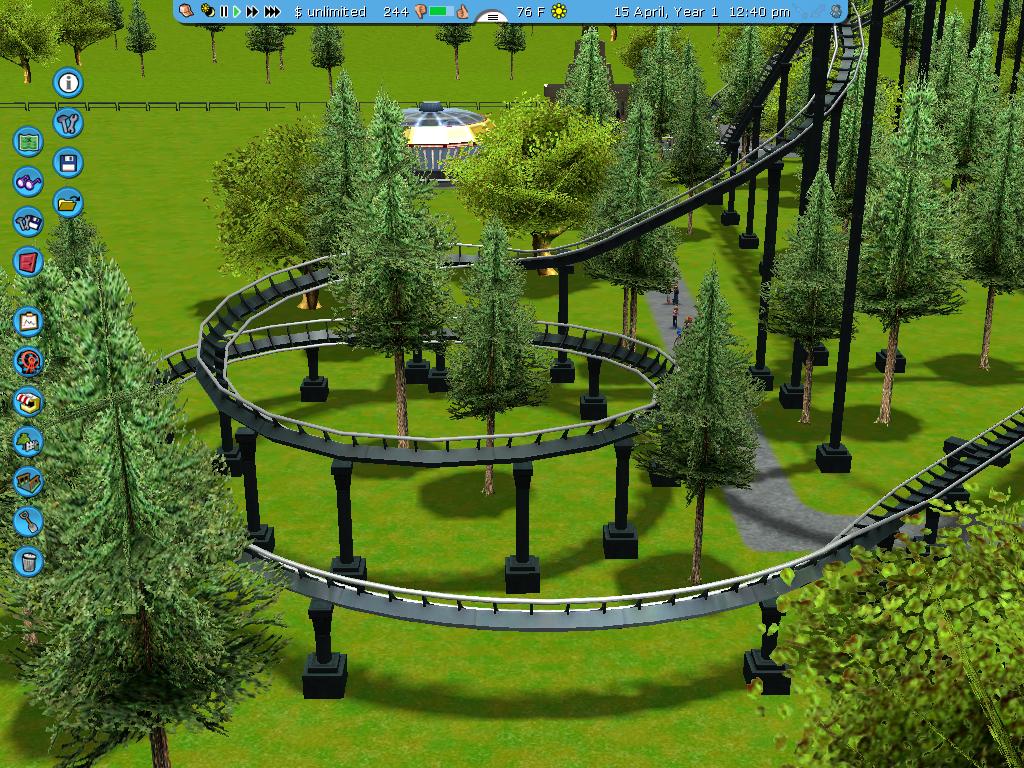Viewport: 1024px width, 768px height.
Task: Set game speed to double fast-forward
Action: pyautogui.click(x=252, y=12)
